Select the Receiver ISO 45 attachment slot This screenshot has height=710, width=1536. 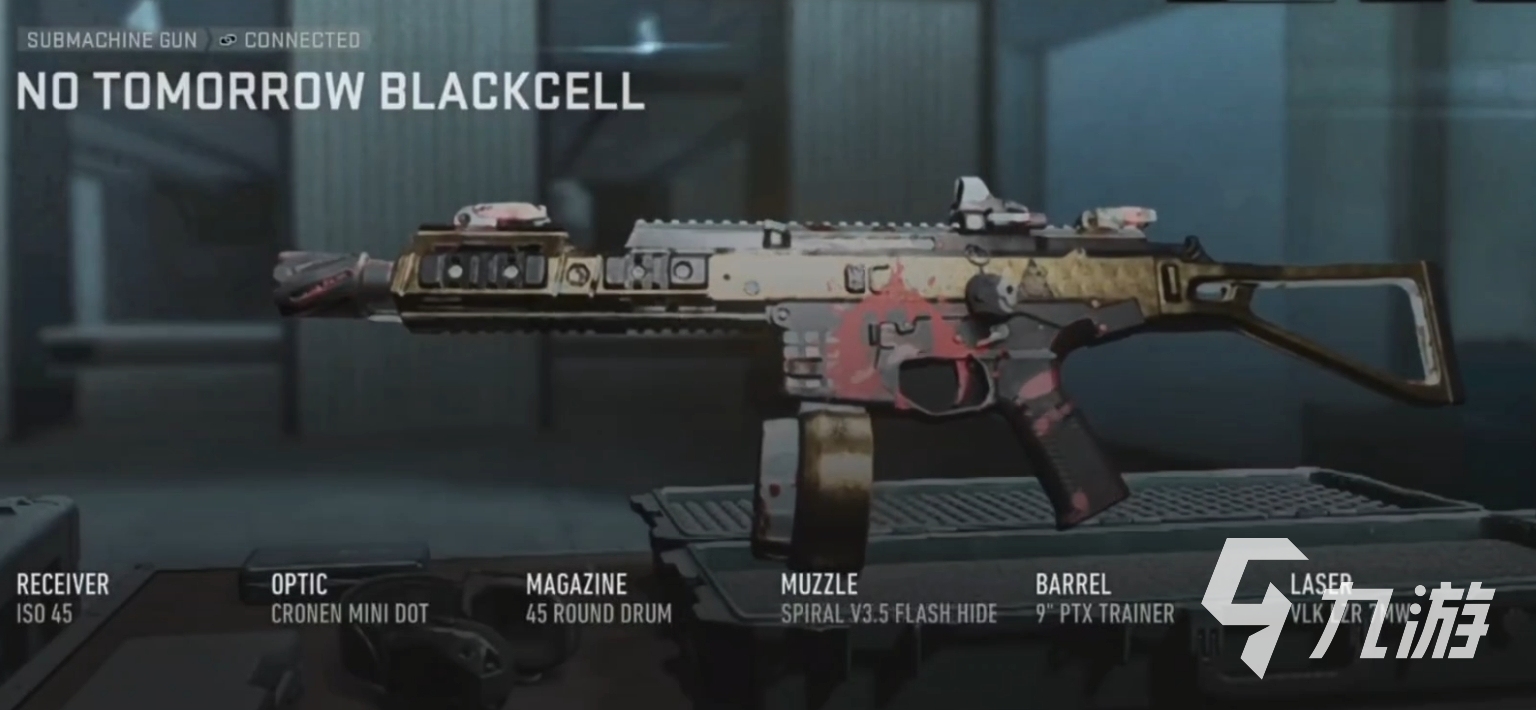pyautogui.click(x=62, y=598)
